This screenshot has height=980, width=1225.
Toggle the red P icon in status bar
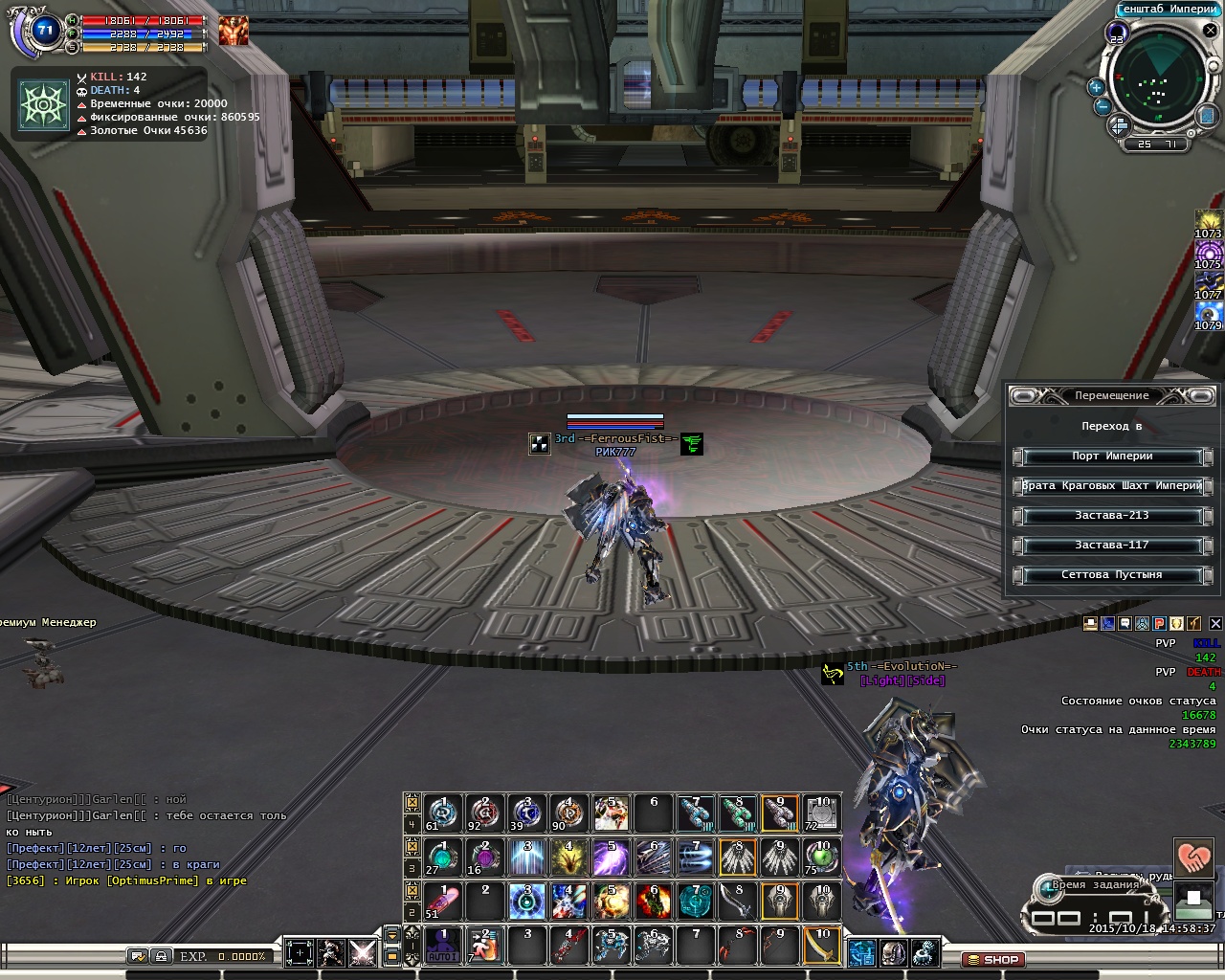[x=1159, y=624]
